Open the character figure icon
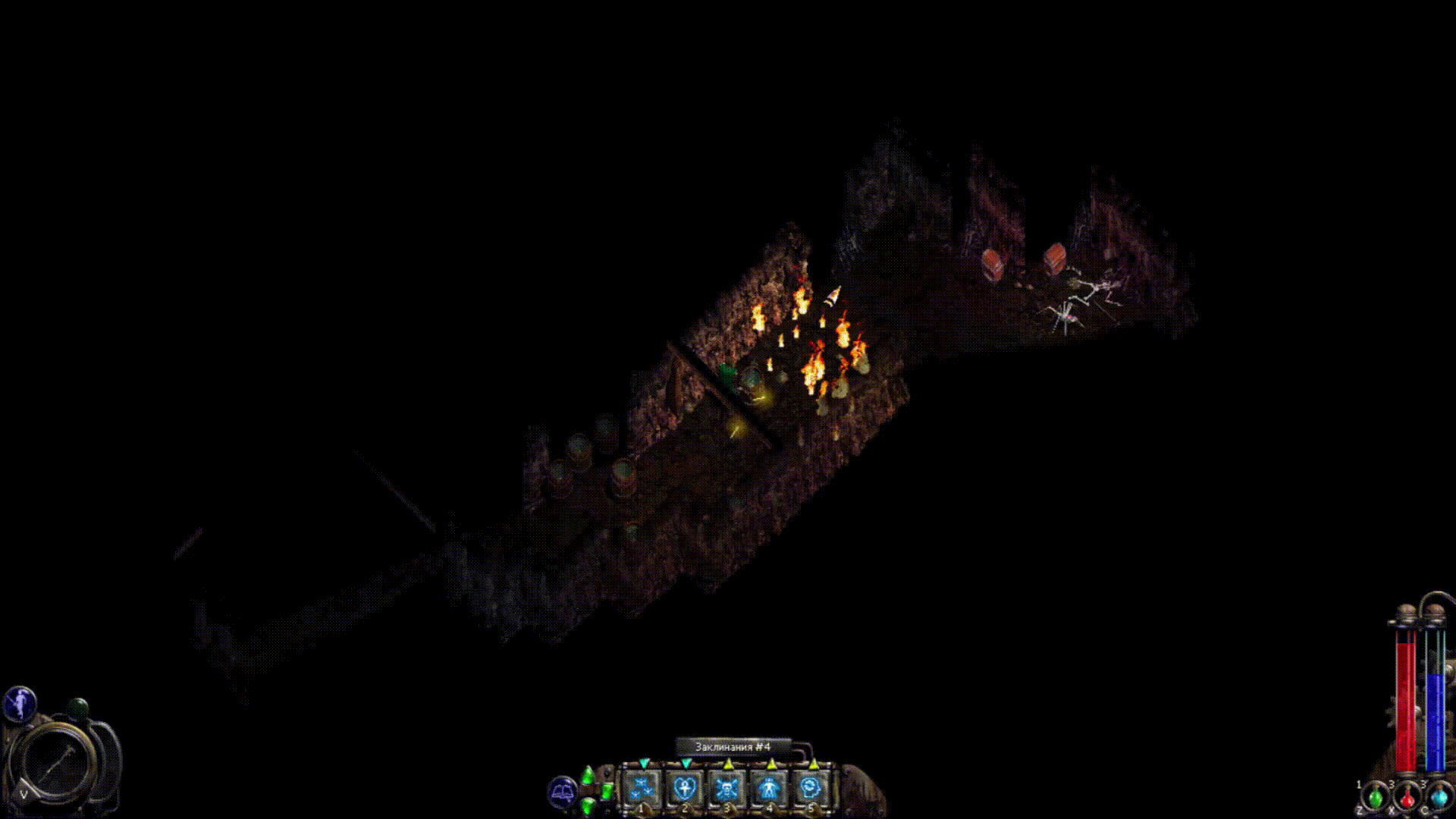1456x819 pixels. coord(19,703)
